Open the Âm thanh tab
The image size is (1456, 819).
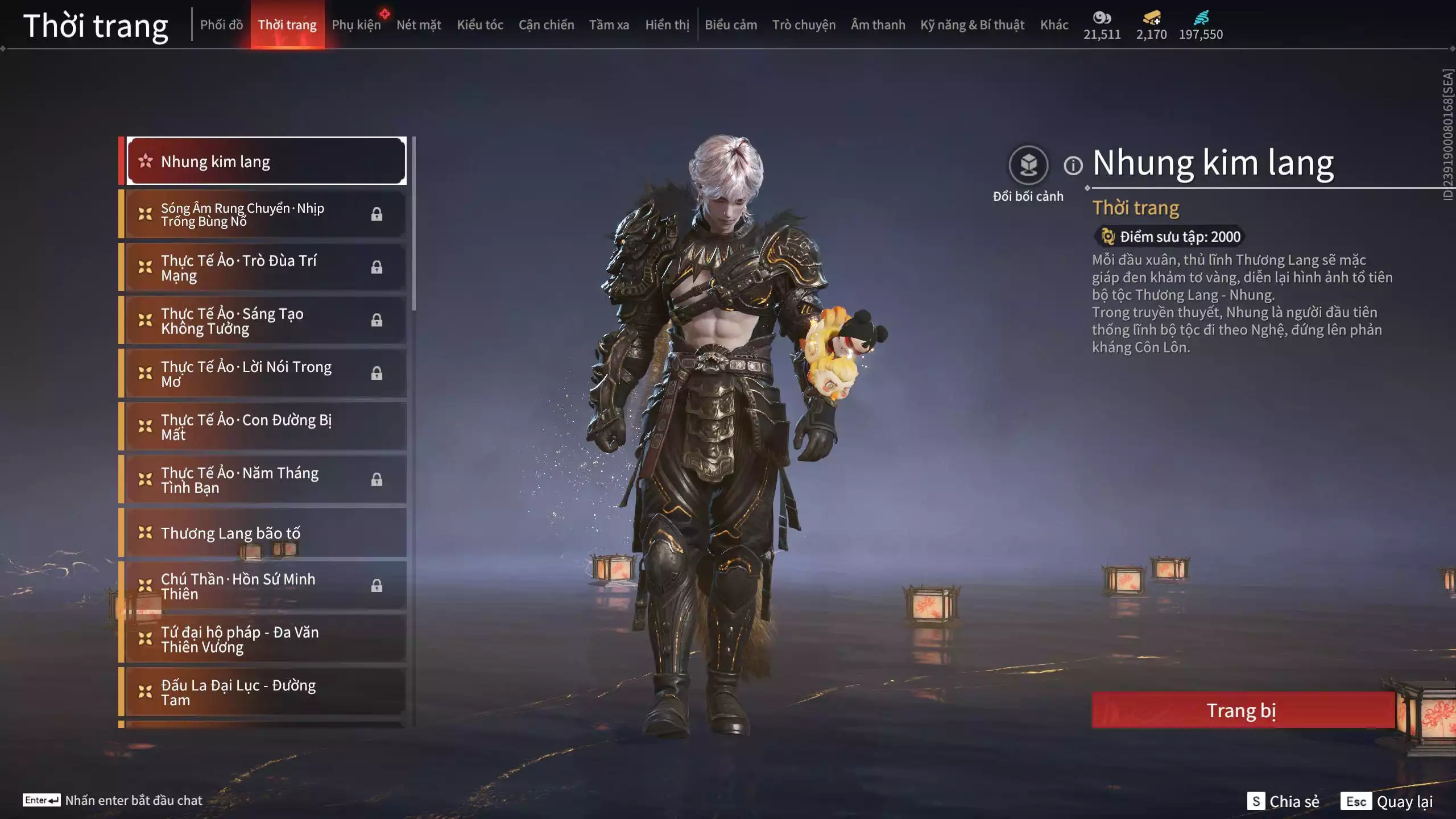point(878,25)
